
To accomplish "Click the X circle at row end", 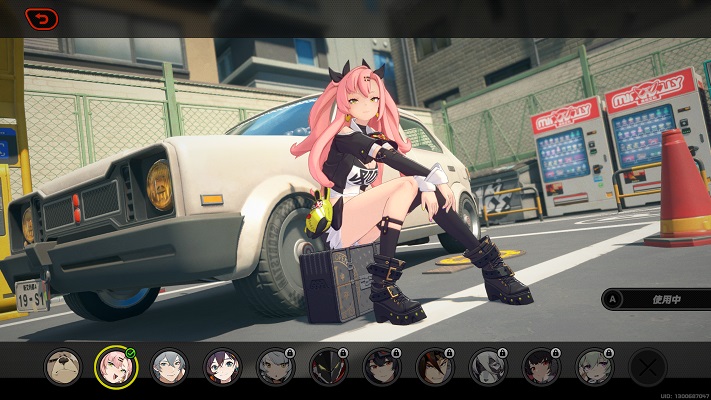I will click(x=647, y=367).
